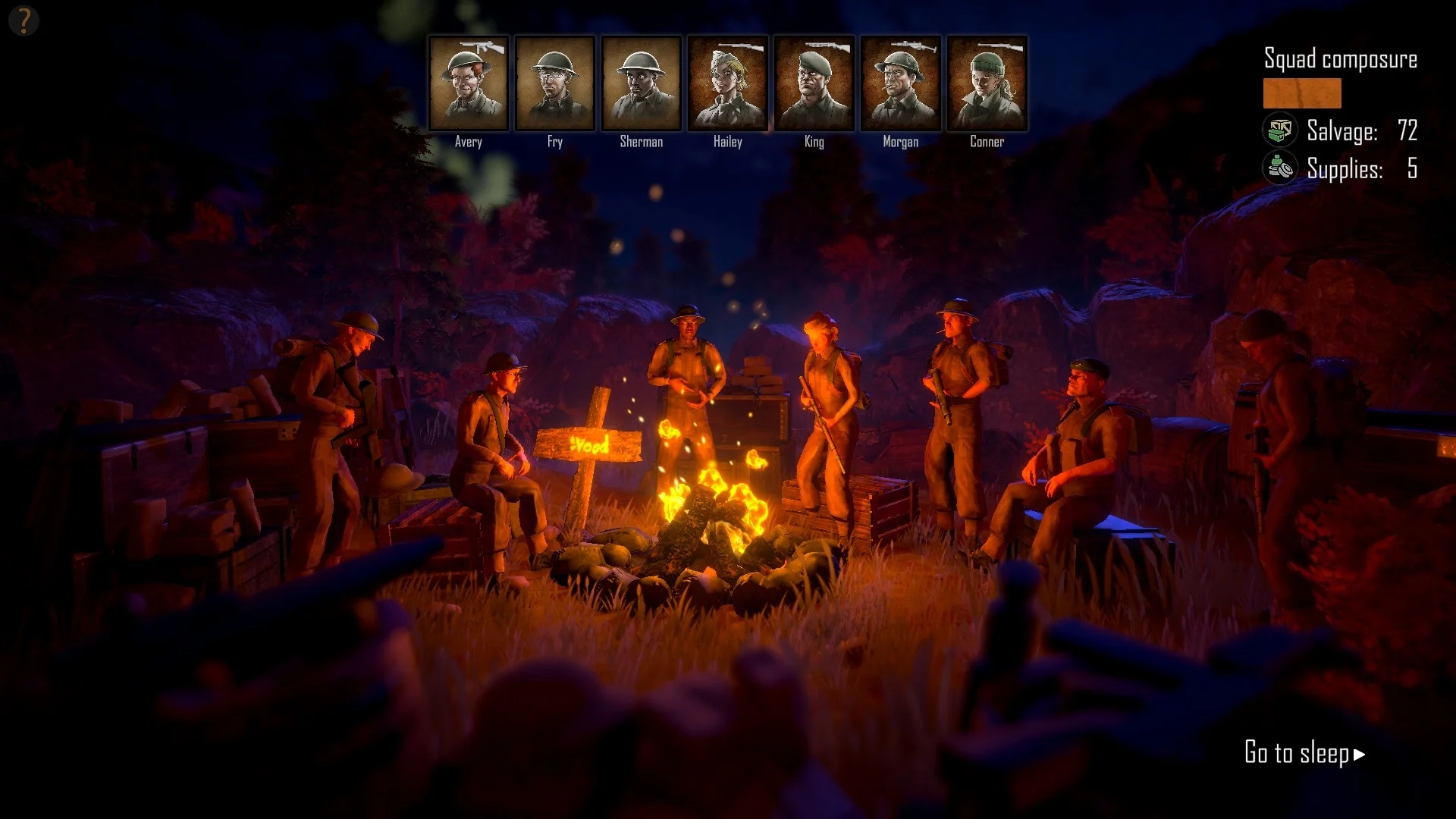Image resolution: width=1456 pixels, height=819 pixels.
Task: Select Avery's squad portrait
Action: click(468, 83)
